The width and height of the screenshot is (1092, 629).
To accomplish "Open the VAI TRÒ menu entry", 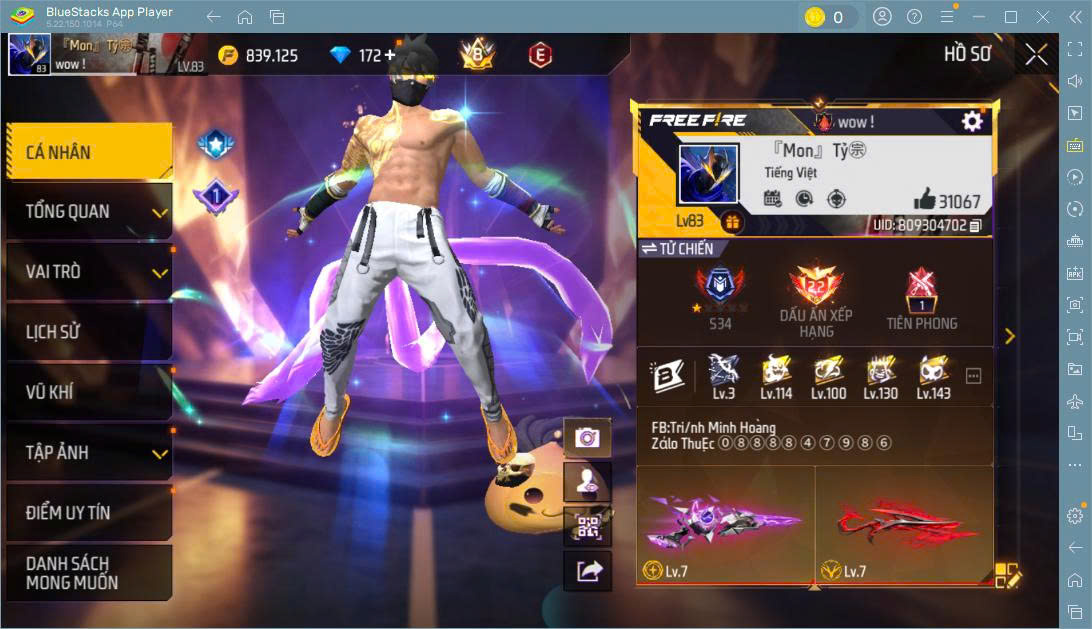I will 88,272.
